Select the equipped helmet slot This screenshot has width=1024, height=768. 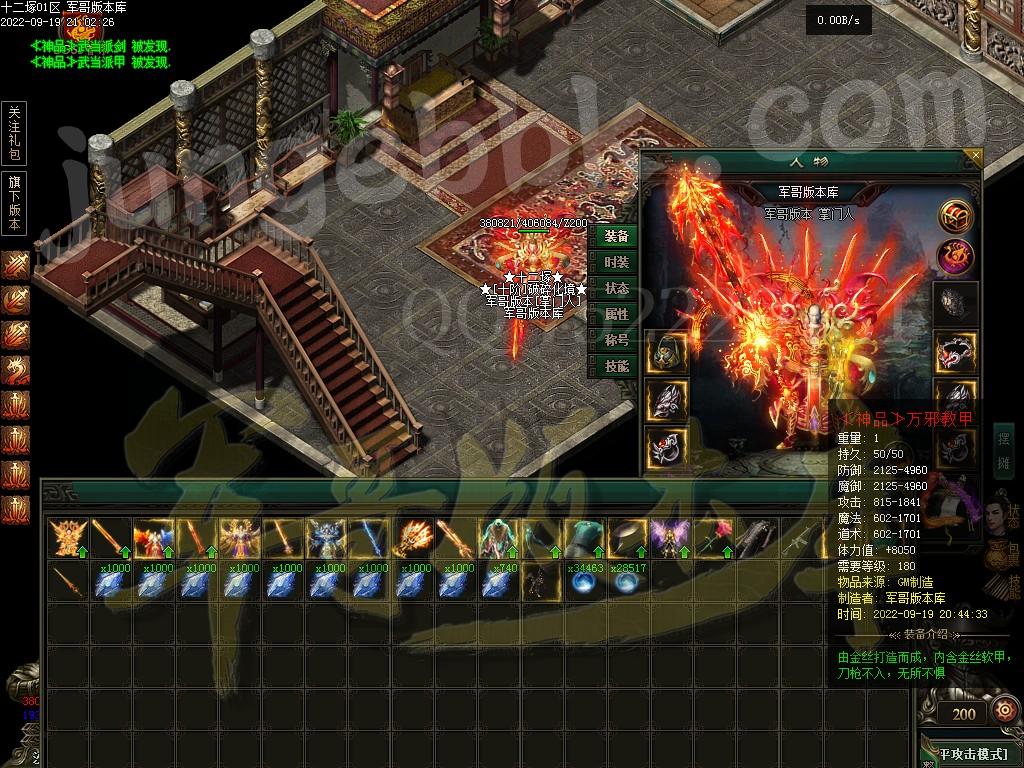tap(664, 353)
